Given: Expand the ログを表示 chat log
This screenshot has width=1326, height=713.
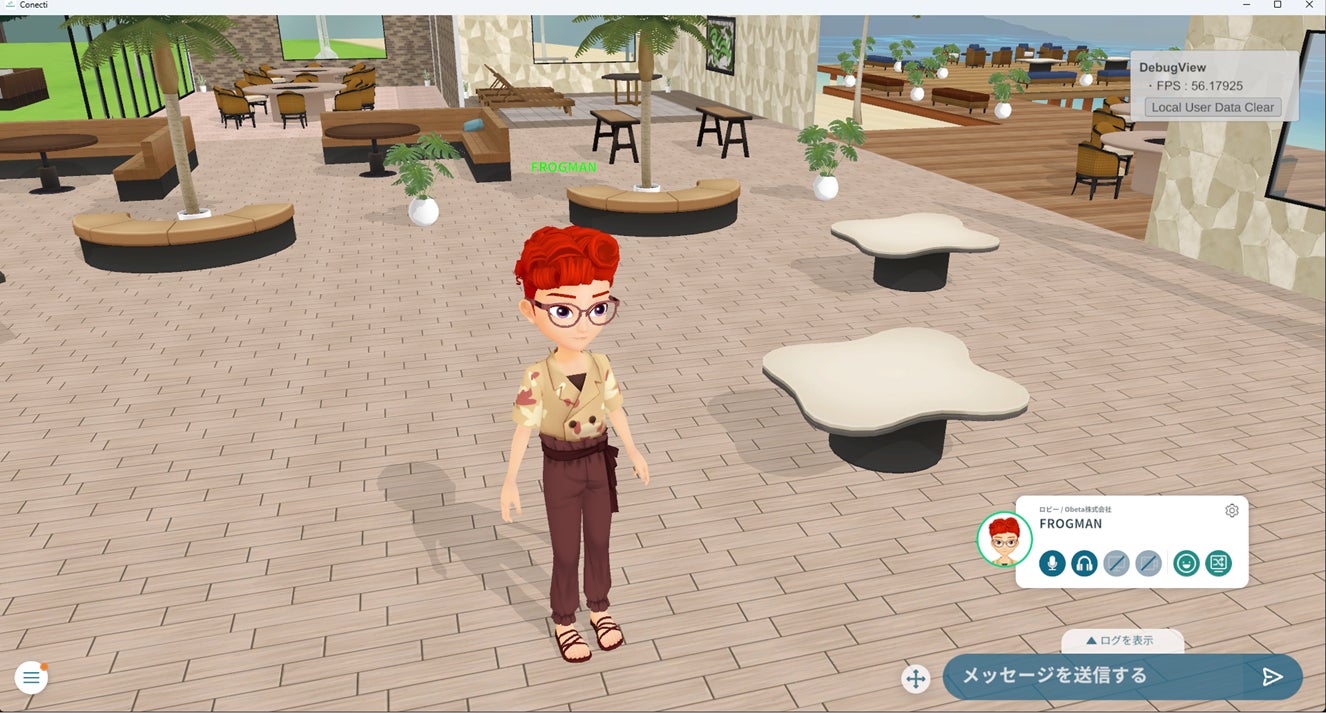Looking at the screenshot, I should pos(1121,640).
